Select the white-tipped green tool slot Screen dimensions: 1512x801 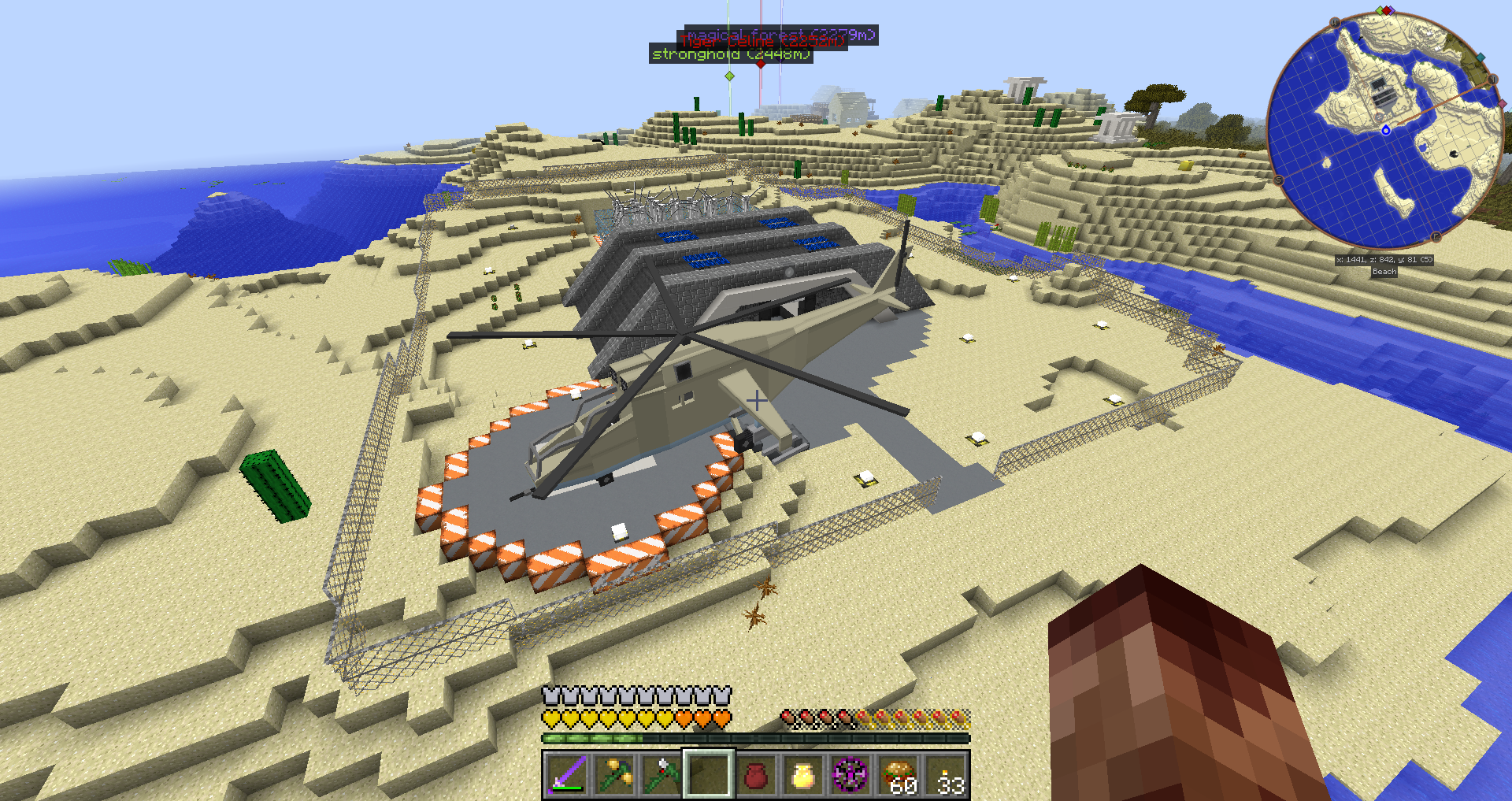(661, 774)
